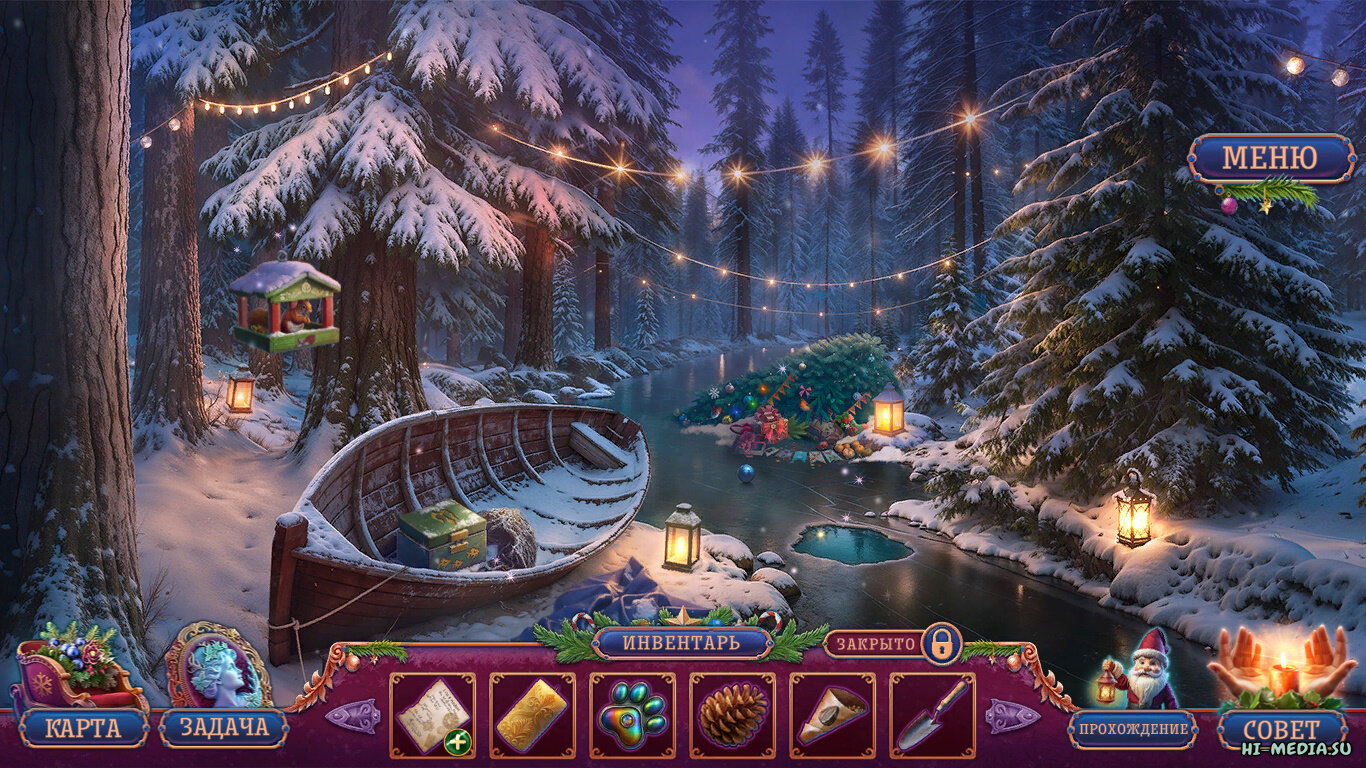Show the current task via ЗАДАЧА
This screenshot has width=1366, height=768.
223,728
